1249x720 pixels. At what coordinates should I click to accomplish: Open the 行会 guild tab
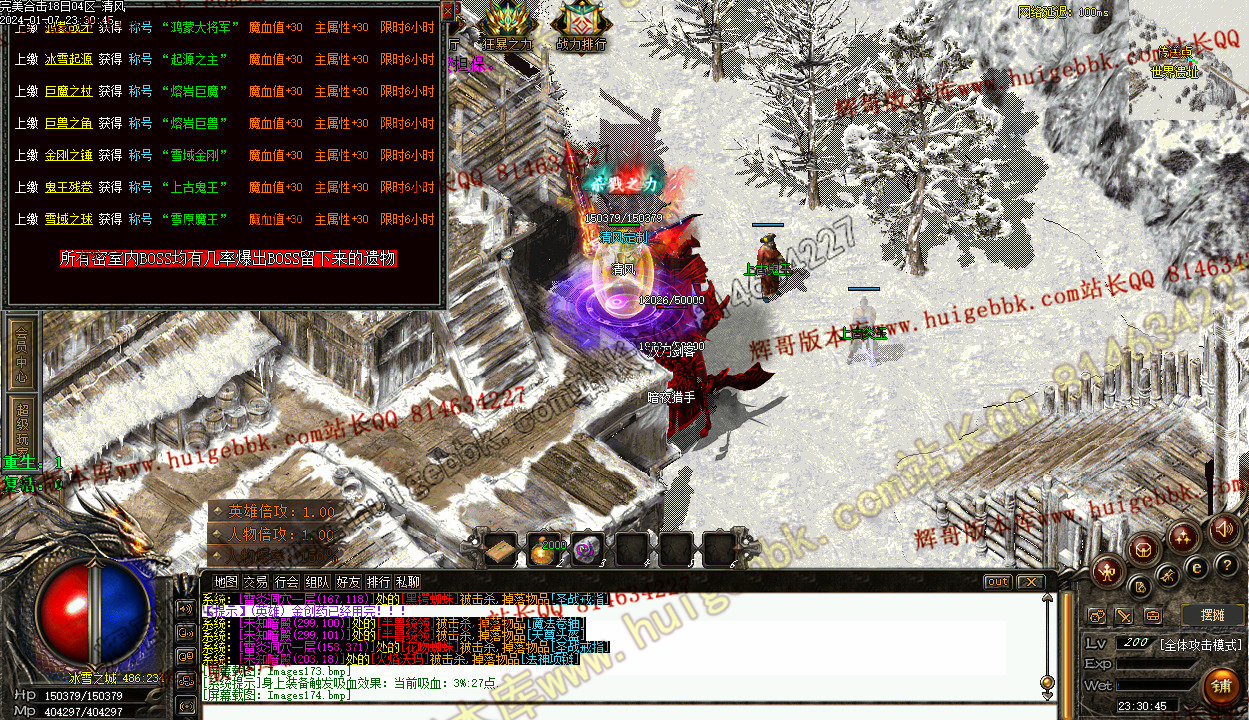pyautogui.click(x=287, y=581)
